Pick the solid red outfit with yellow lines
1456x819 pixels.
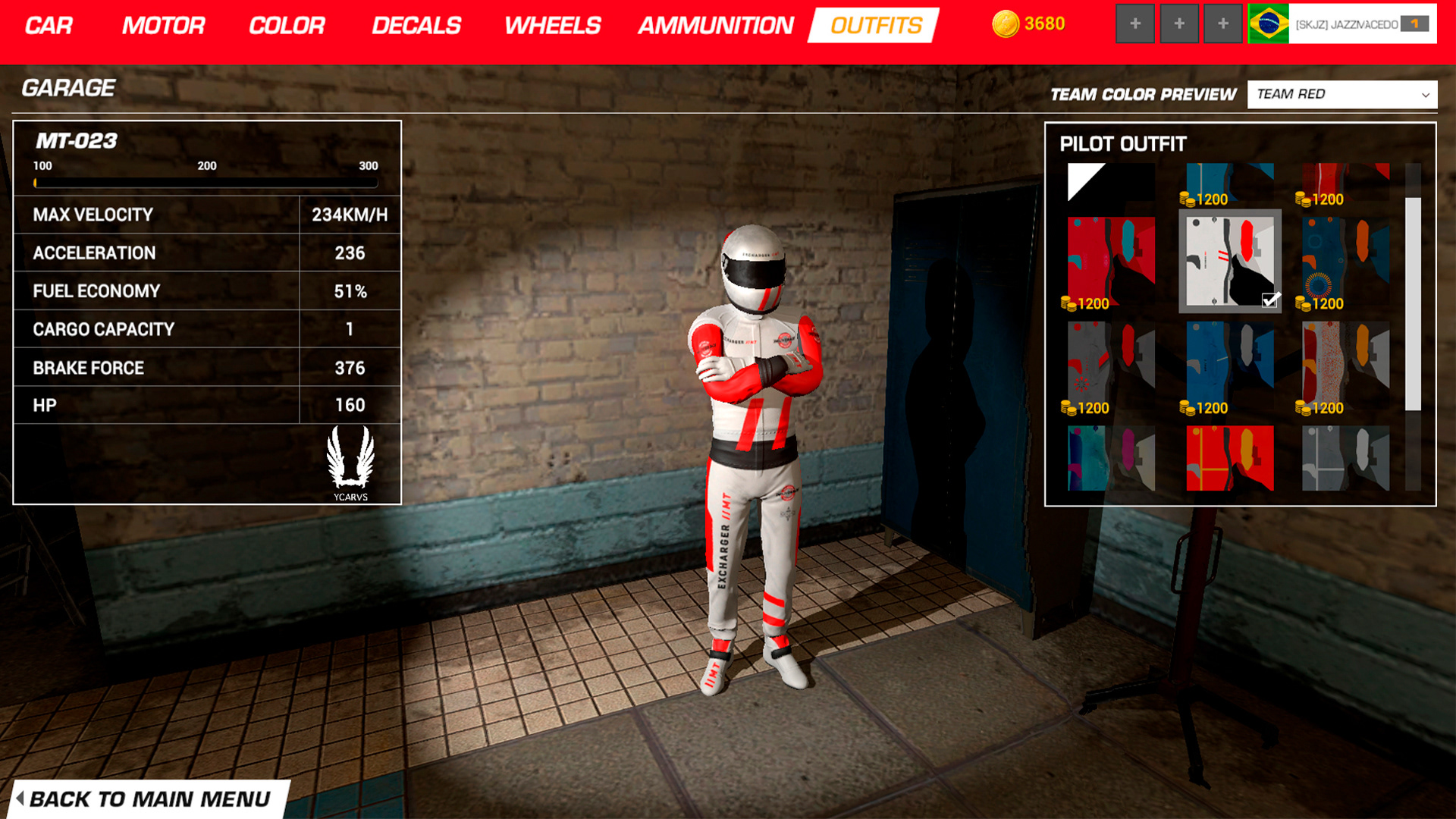click(1229, 458)
